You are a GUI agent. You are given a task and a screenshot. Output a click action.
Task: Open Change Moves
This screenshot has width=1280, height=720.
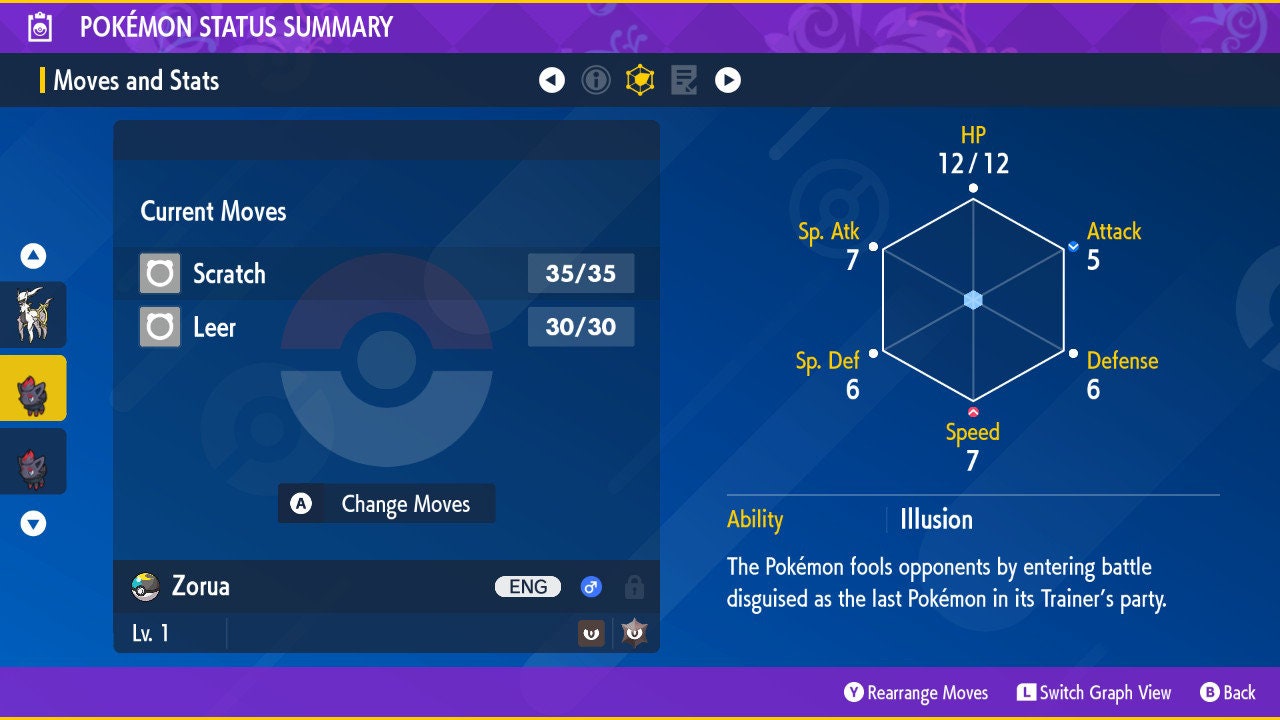pyautogui.click(x=386, y=504)
